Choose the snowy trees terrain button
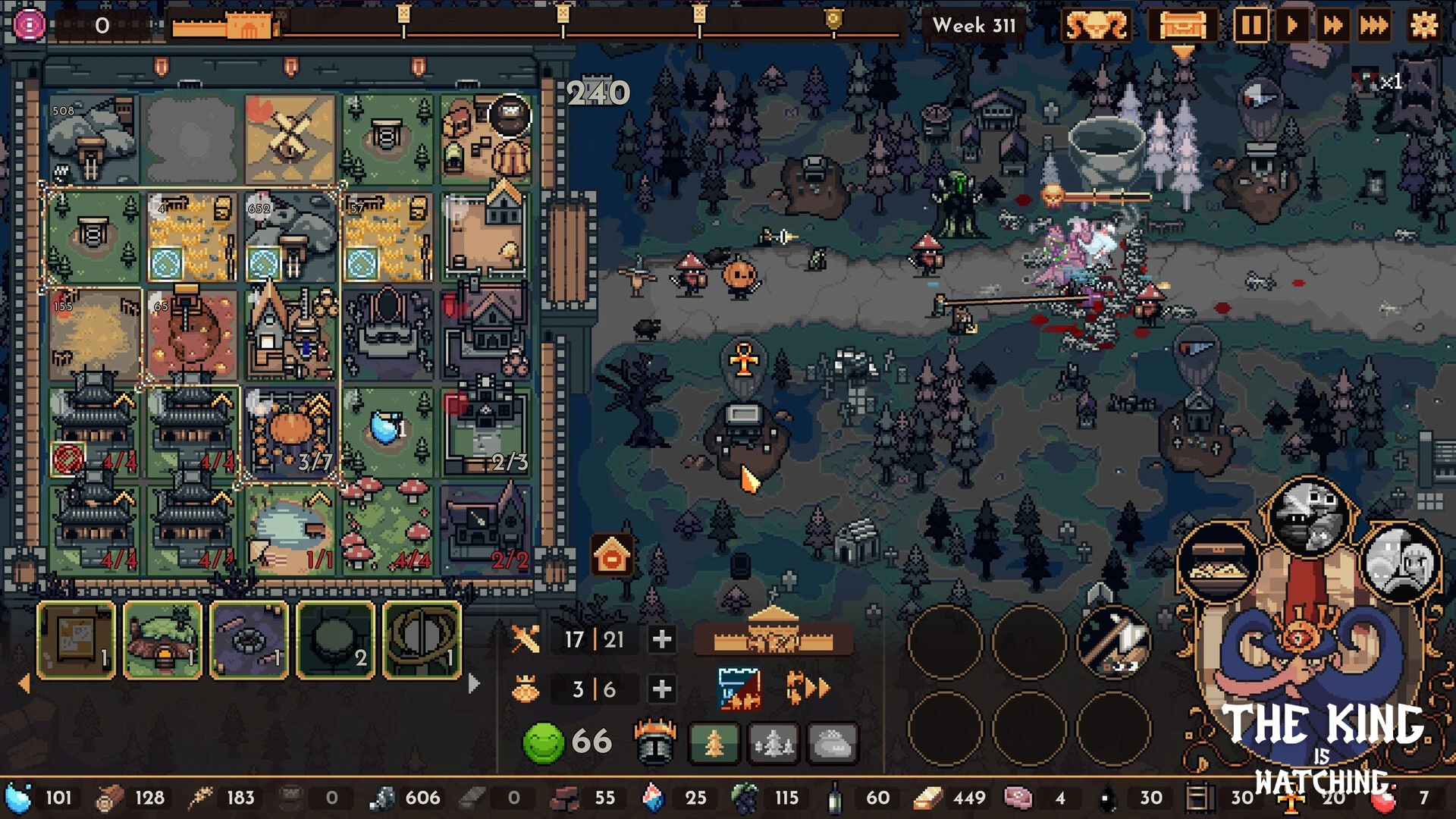This screenshot has height=819, width=1456. (x=773, y=742)
